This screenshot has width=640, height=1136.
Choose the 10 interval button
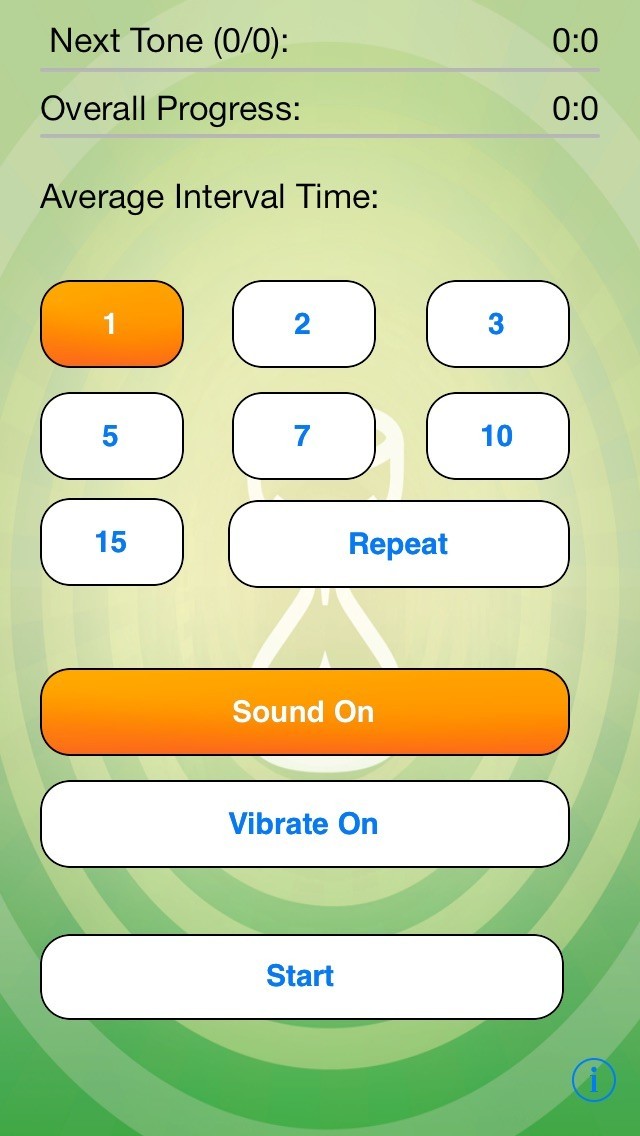pyautogui.click(x=497, y=436)
